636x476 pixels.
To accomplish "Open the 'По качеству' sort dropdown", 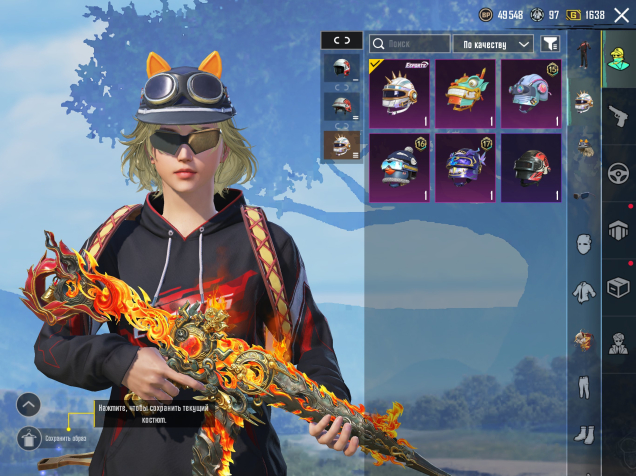I will pos(493,44).
